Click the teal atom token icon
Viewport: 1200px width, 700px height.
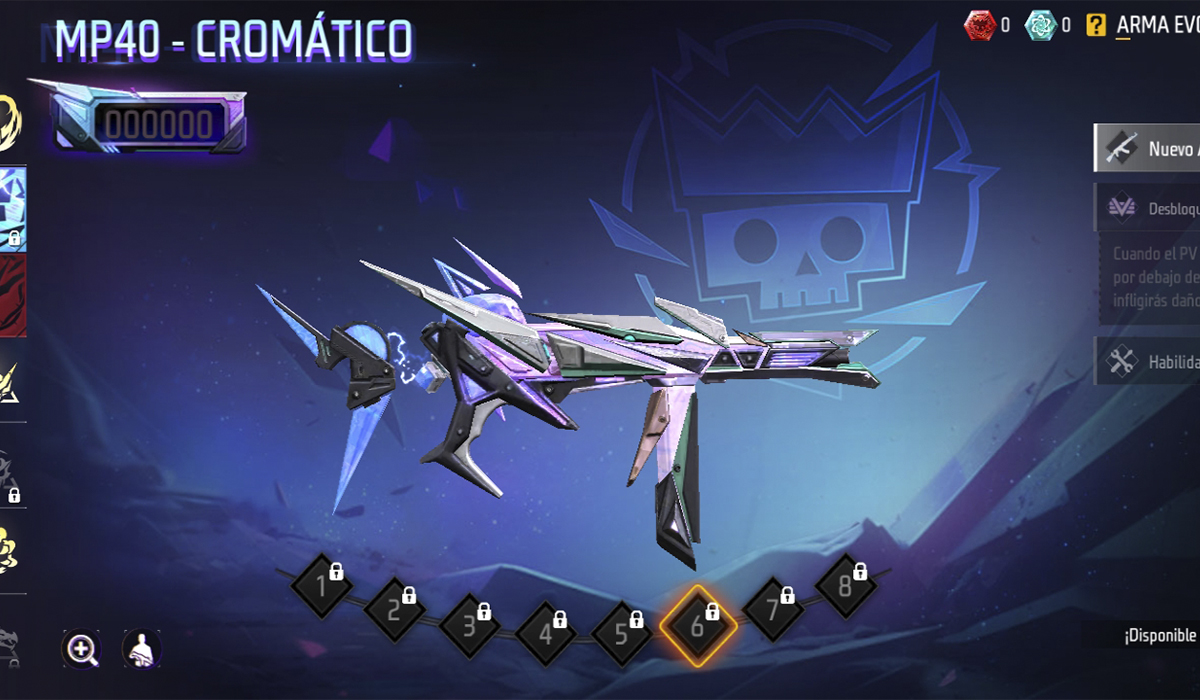1040,26
